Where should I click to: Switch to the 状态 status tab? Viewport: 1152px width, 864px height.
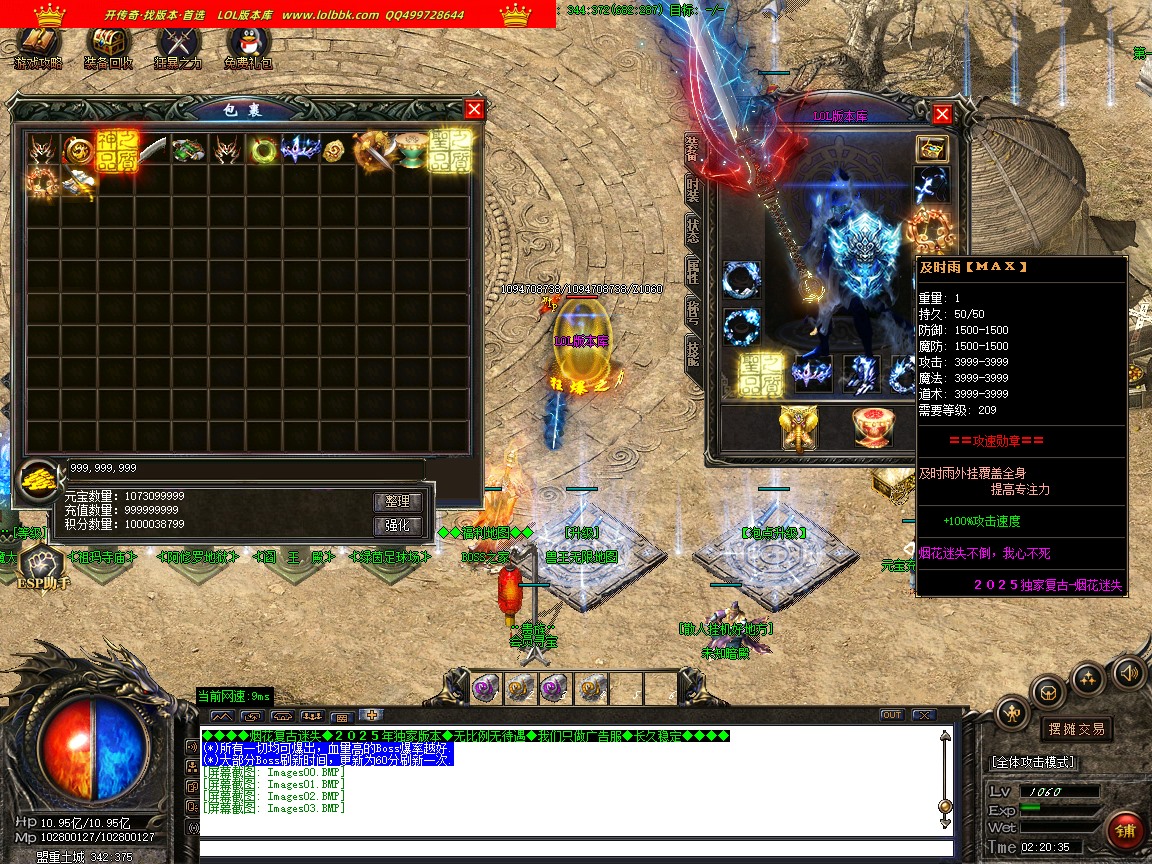(x=692, y=229)
